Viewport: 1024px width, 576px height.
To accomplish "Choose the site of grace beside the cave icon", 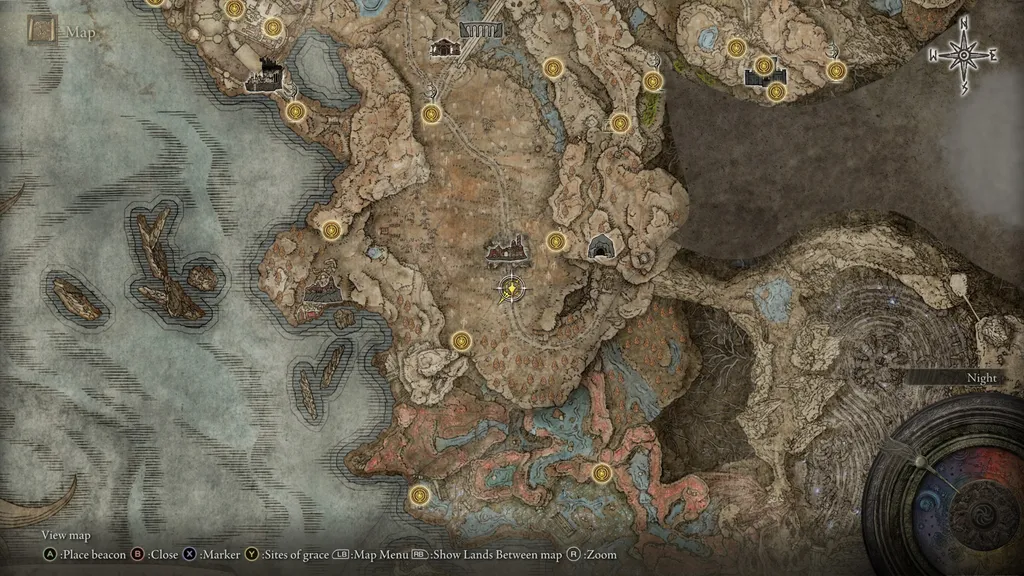I will (x=556, y=241).
